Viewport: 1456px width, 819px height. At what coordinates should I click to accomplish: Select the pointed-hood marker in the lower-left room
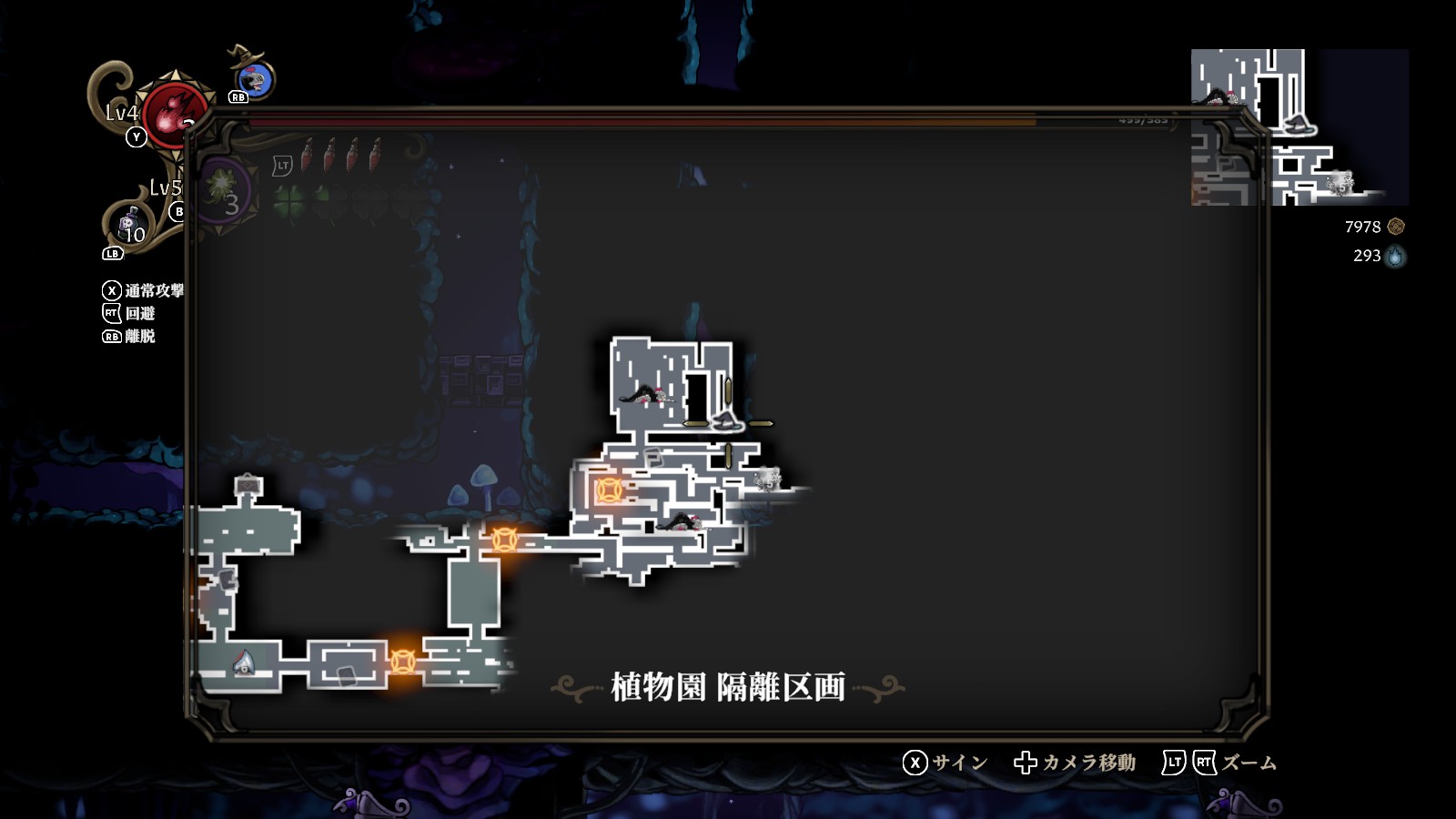pyautogui.click(x=243, y=662)
